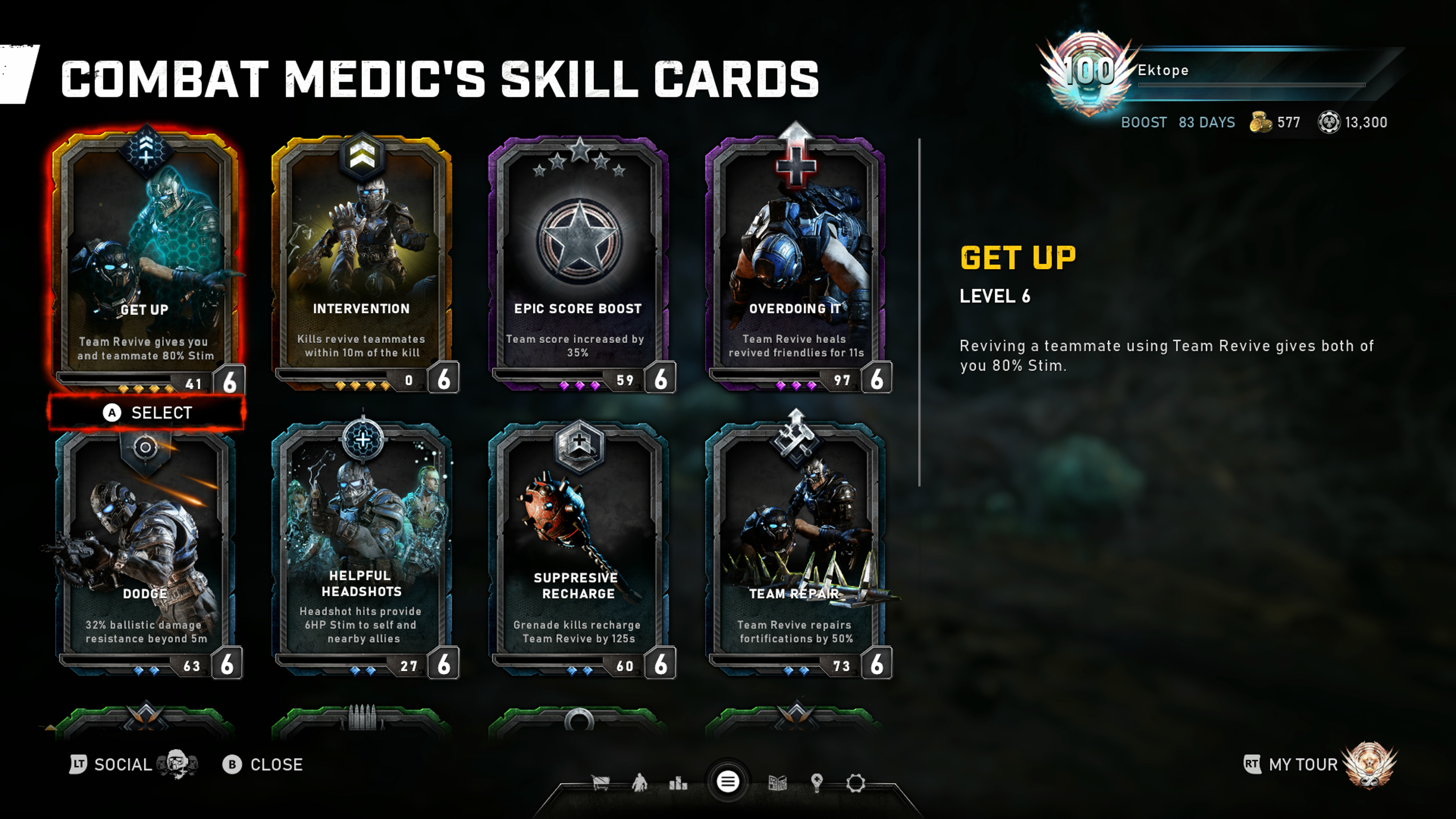This screenshot has width=1456, height=819.
Task: Open settings via the gear icon
Action: tap(856, 783)
